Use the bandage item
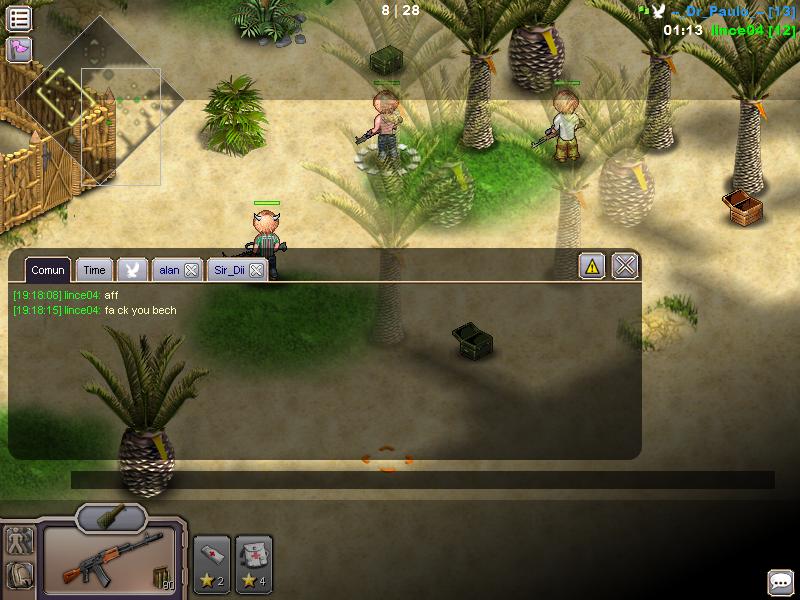 point(211,562)
